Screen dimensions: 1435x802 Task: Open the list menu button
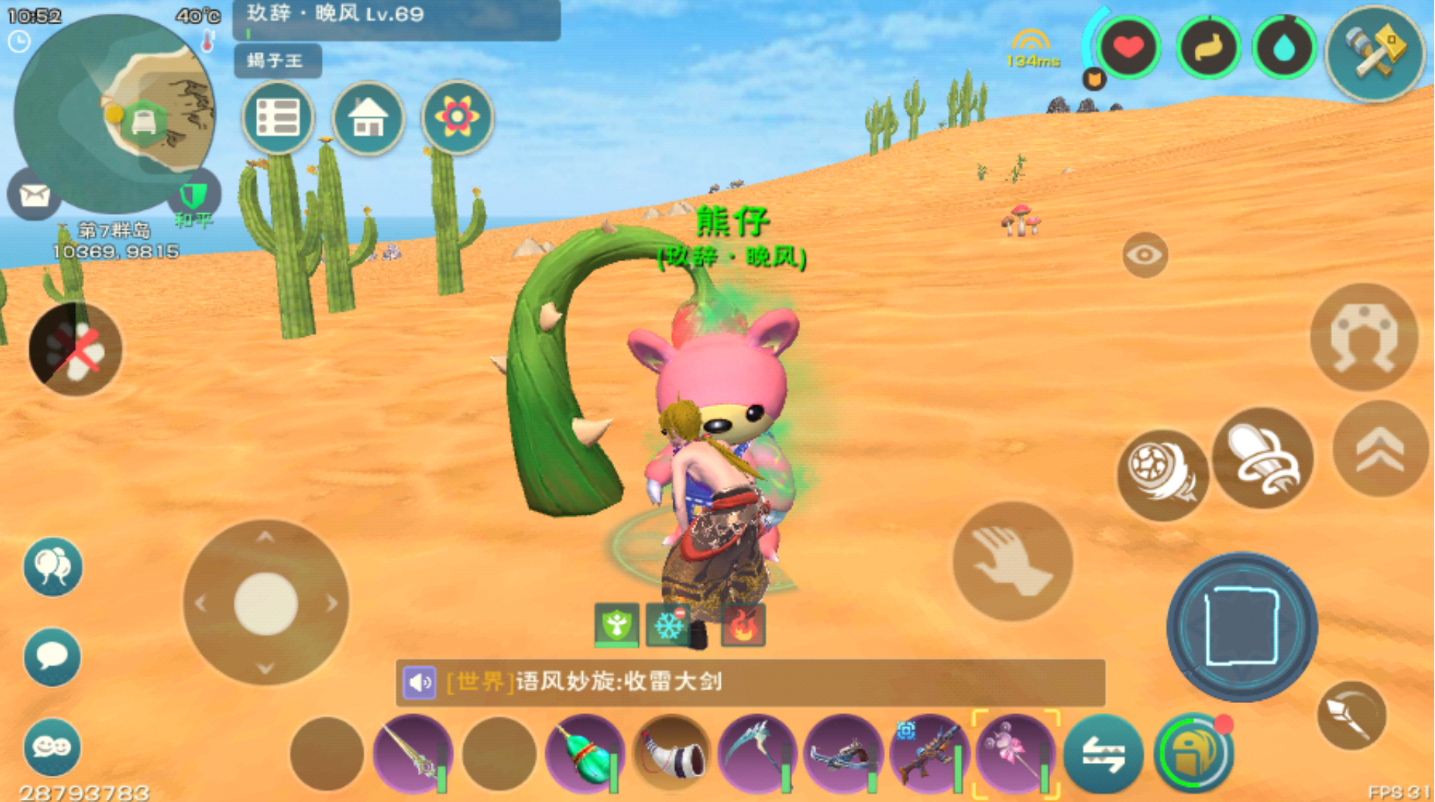[278, 118]
